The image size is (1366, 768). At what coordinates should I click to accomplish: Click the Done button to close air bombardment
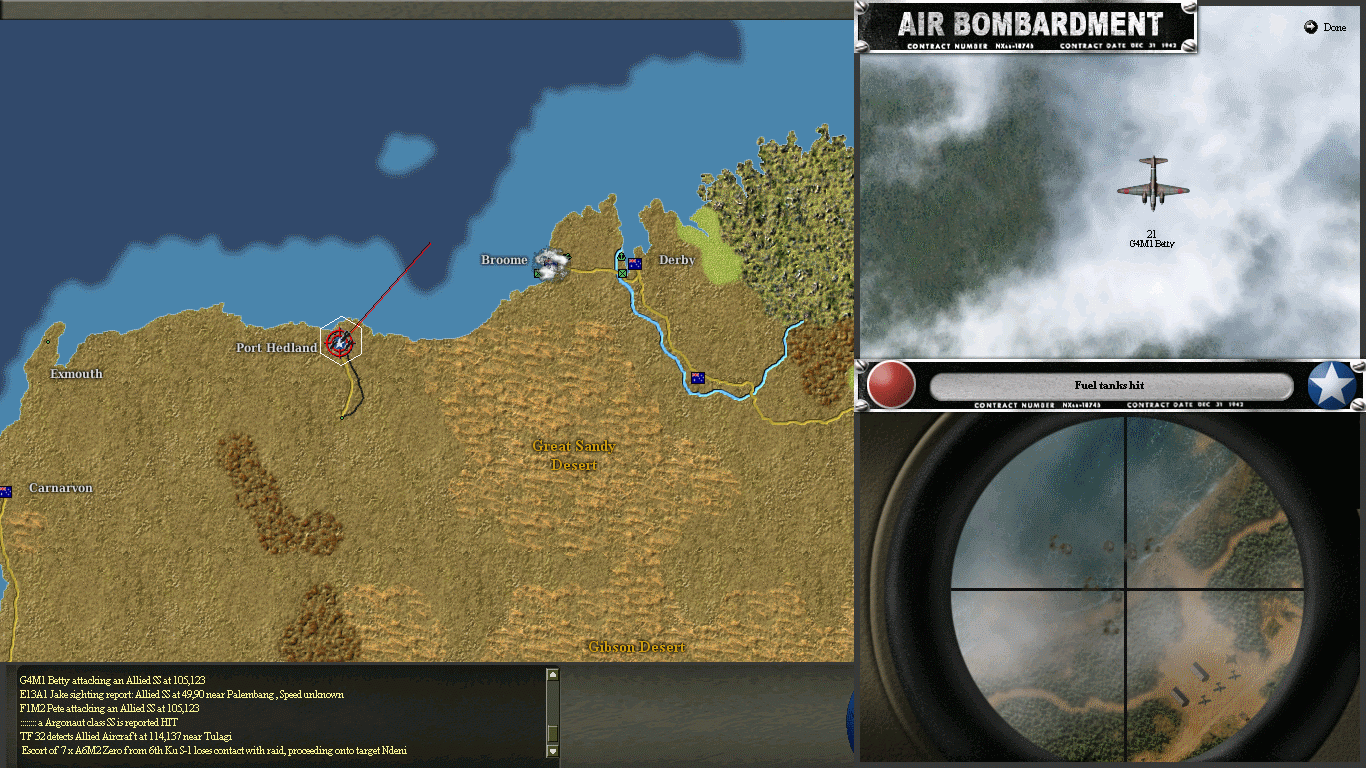[1327, 27]
